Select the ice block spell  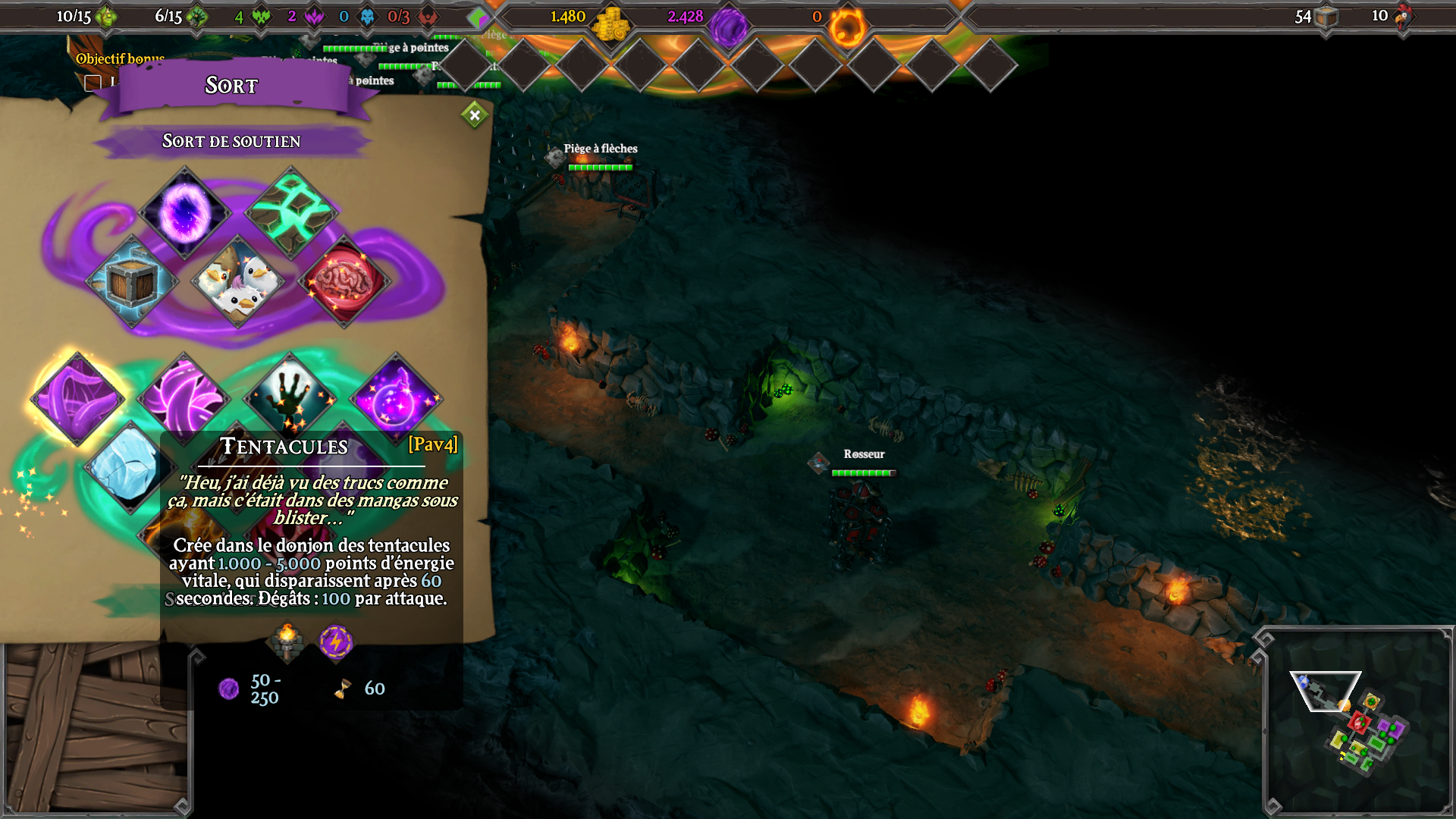(129, 464)
